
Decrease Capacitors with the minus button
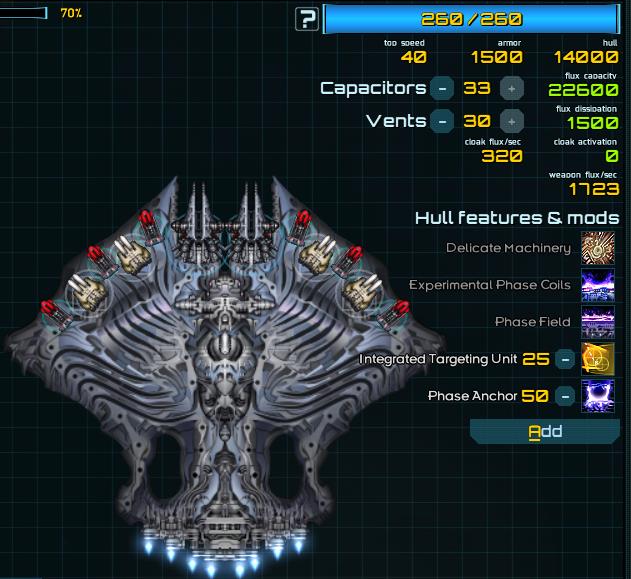click(443, 88)
